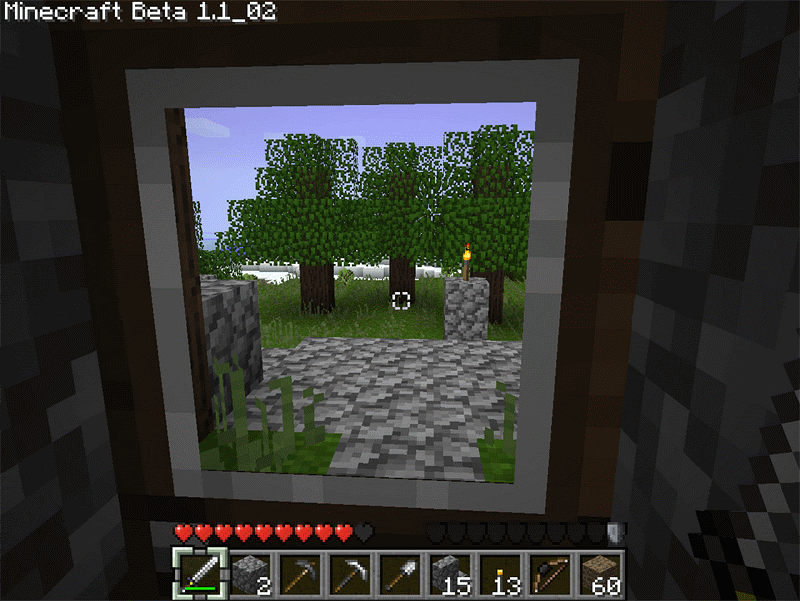Choose the dark-headed stone pickaxe slot
This screenshot has height=601, width=800.
point(300,572)
